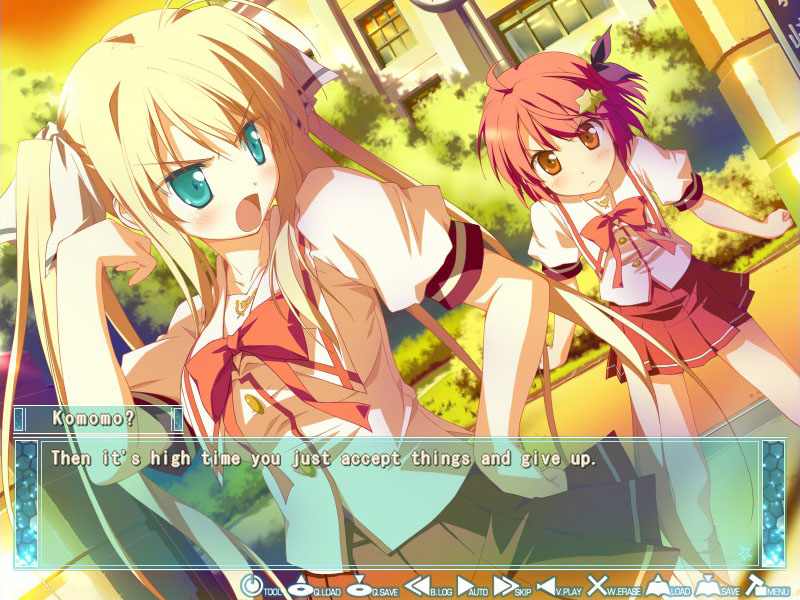Hide the text window with W.ERASE
Screen dimensions: 800x600
click(x=600, y=586)
